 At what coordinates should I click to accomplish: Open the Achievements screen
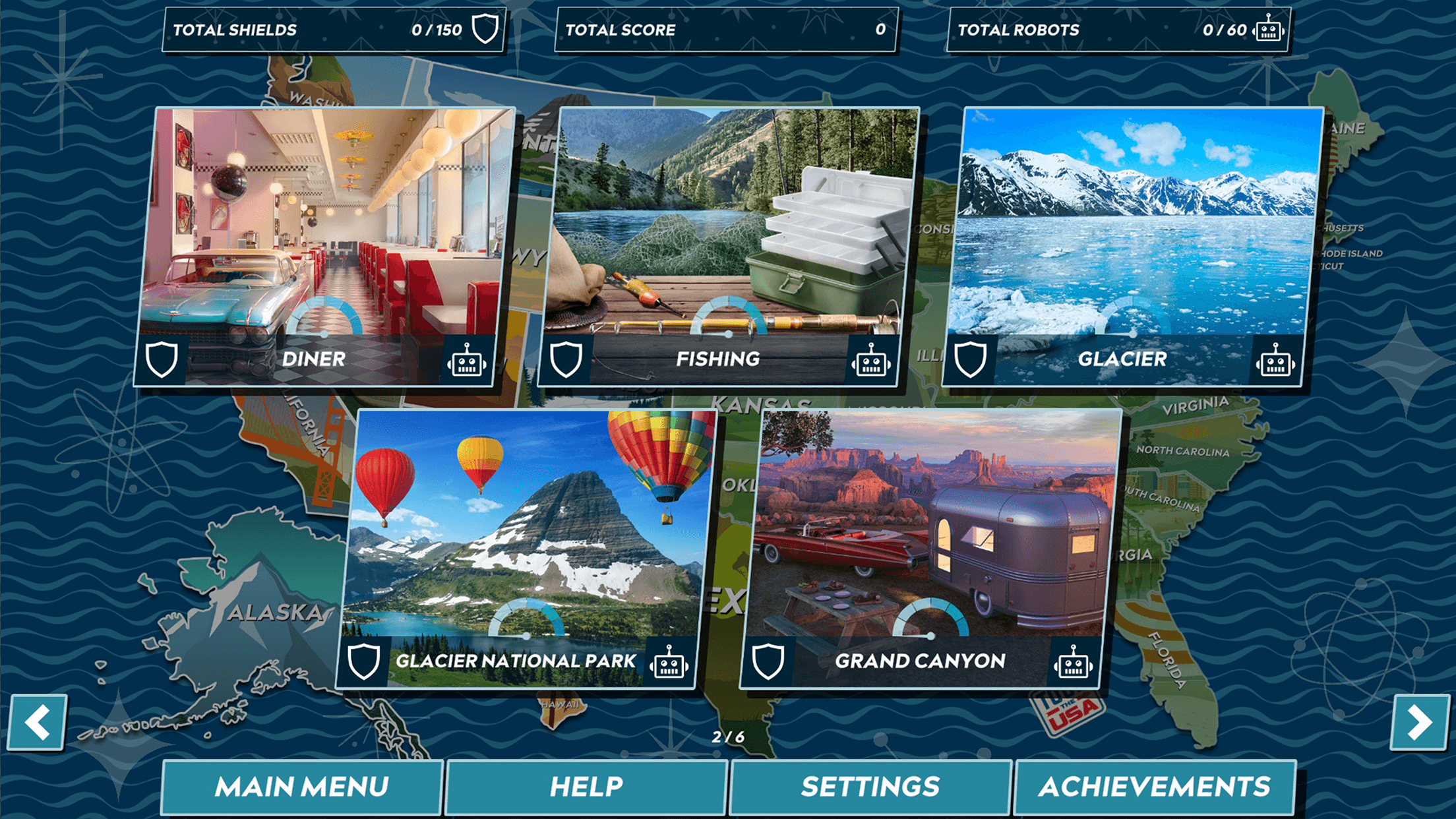[x=1156, y=786]
